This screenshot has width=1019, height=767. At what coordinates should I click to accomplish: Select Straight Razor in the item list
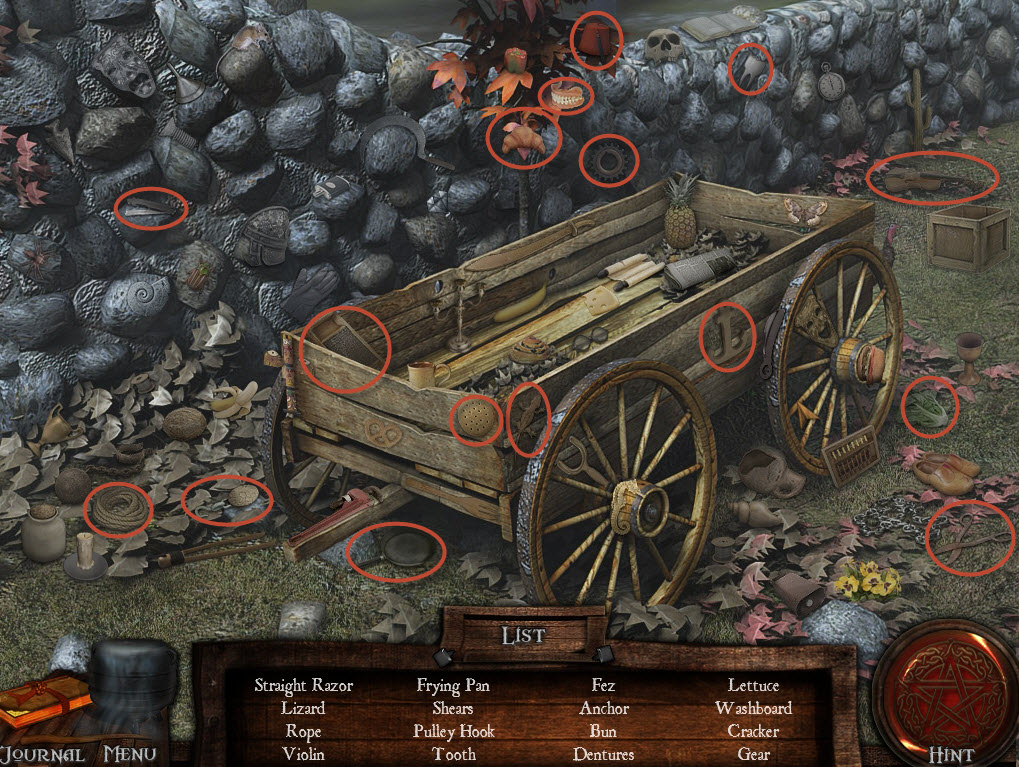303,686
